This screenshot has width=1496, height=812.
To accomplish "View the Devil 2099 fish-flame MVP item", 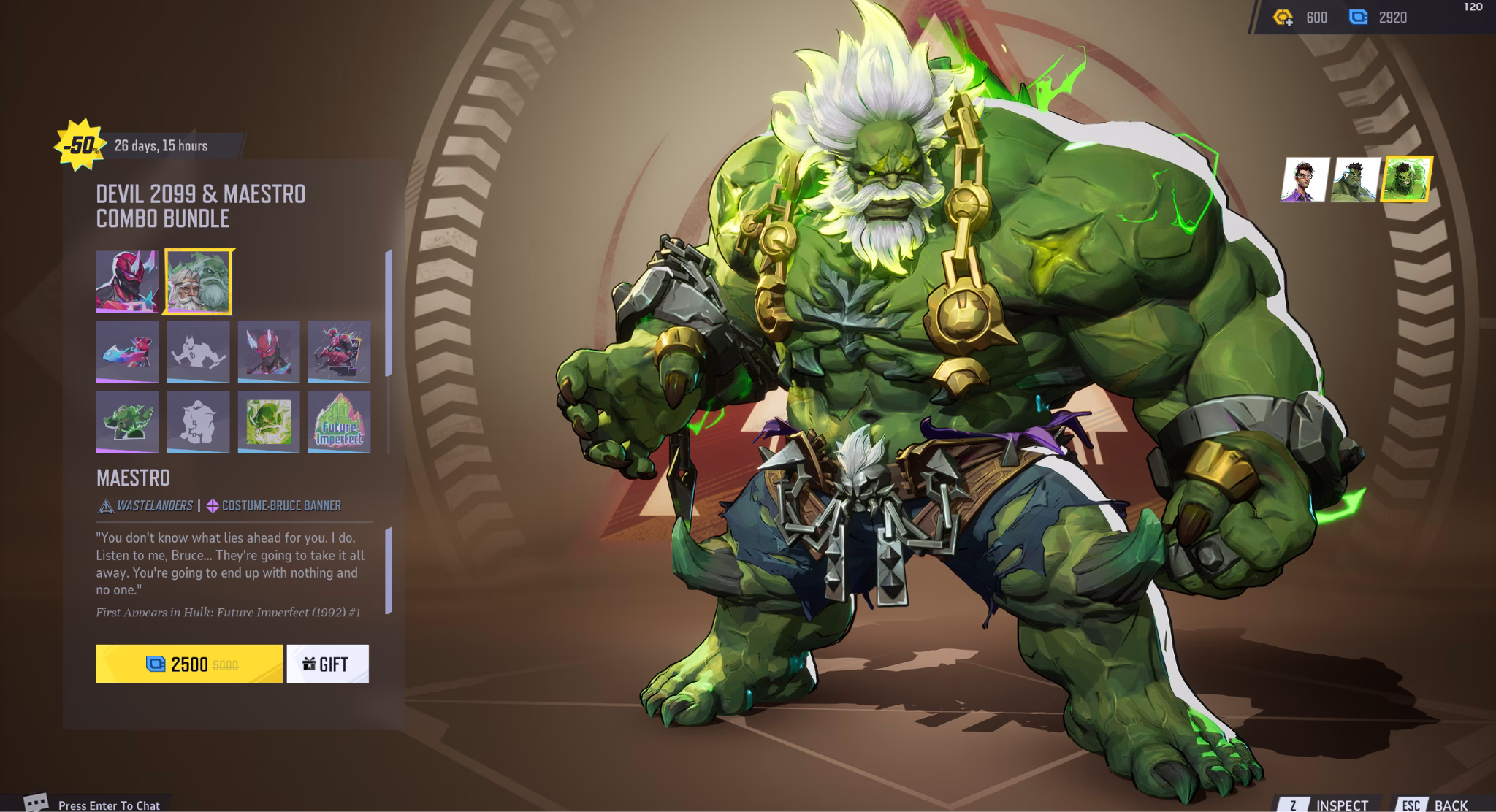I will click(x=127, y=351).
